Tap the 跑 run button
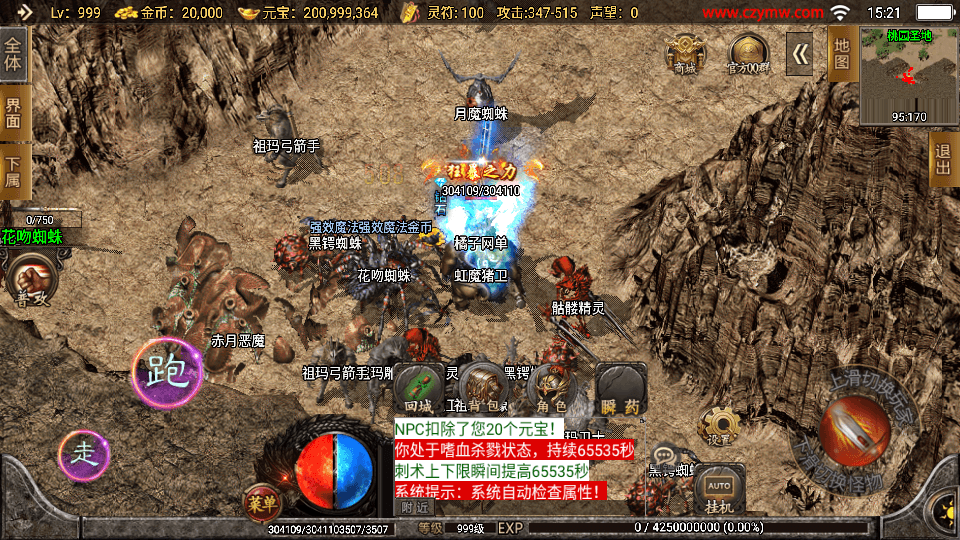Image resolution: width=960 pixels, height=540 pixels. 167,372
